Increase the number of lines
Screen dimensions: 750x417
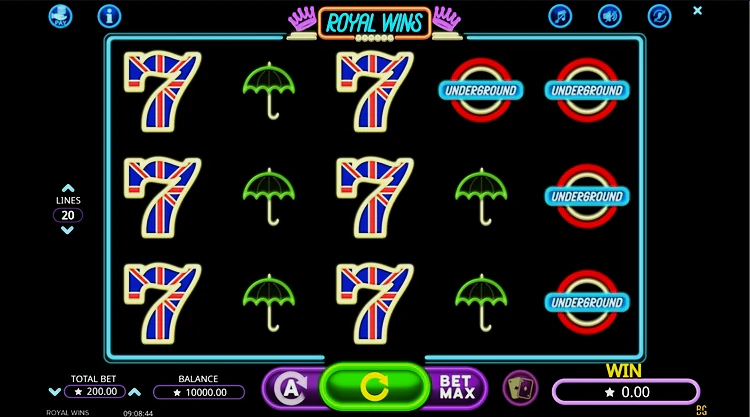(x=67, y=188)
